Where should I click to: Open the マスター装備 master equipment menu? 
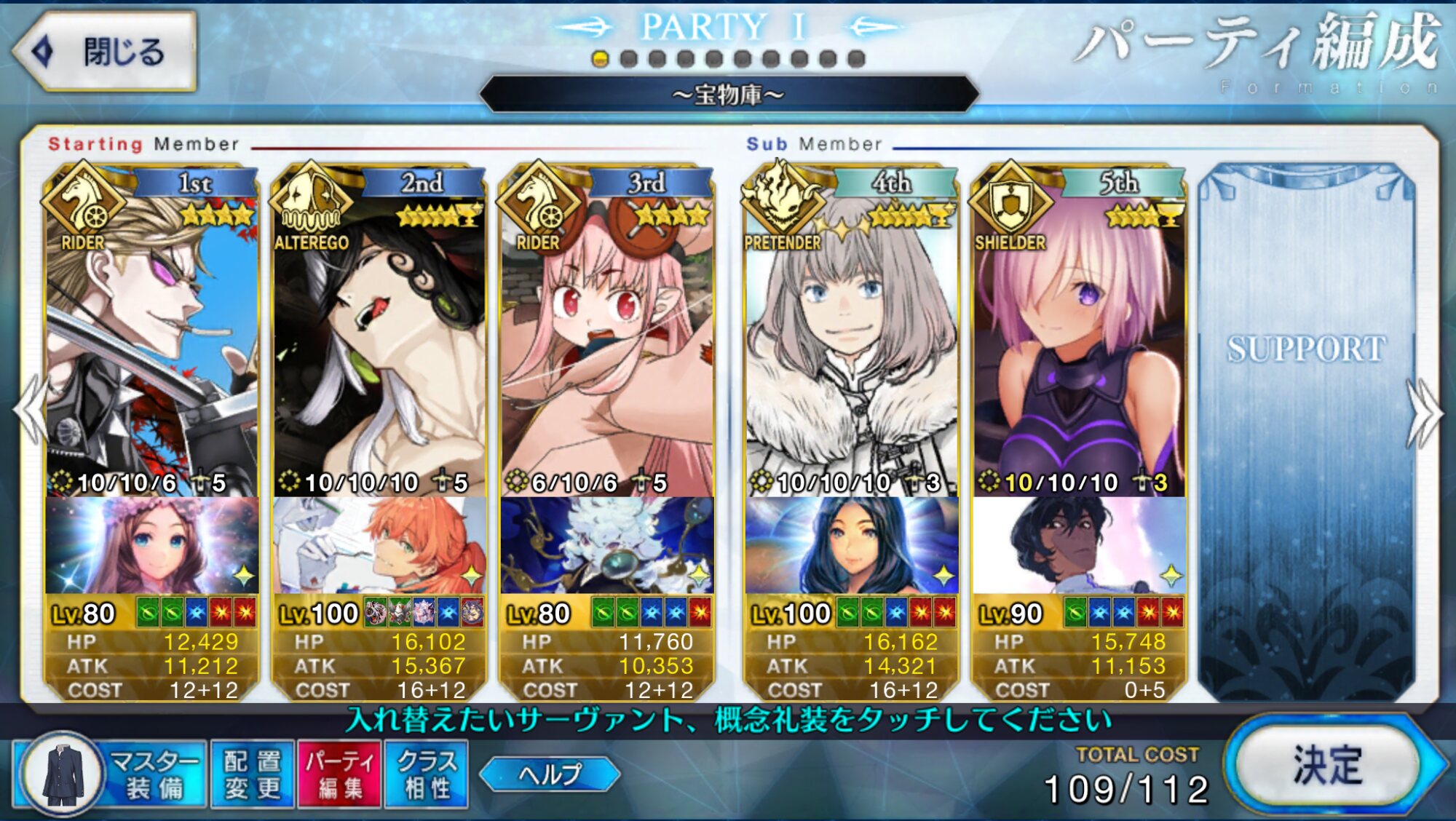109,774
